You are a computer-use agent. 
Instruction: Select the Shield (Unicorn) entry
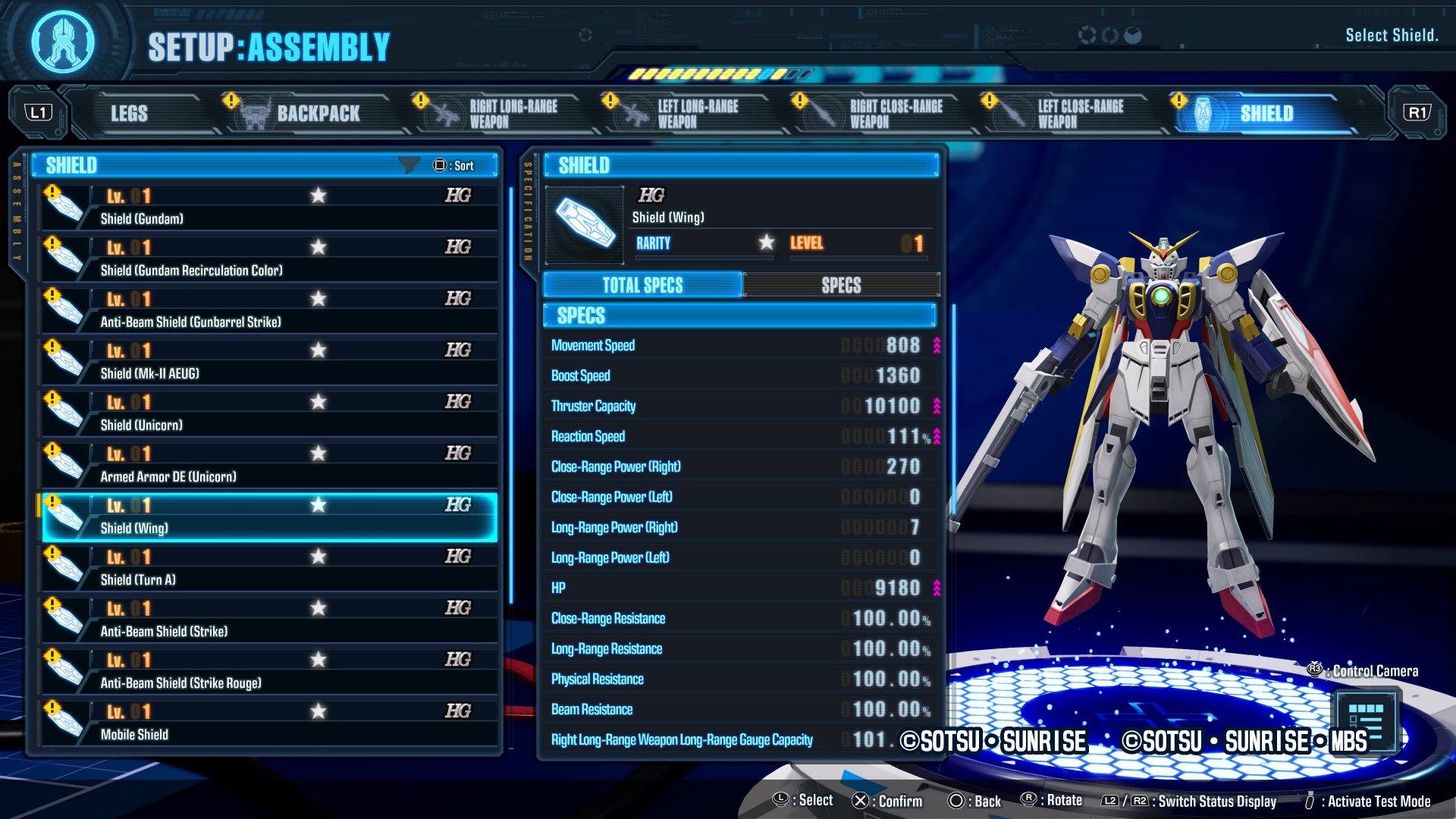point(269,413)
